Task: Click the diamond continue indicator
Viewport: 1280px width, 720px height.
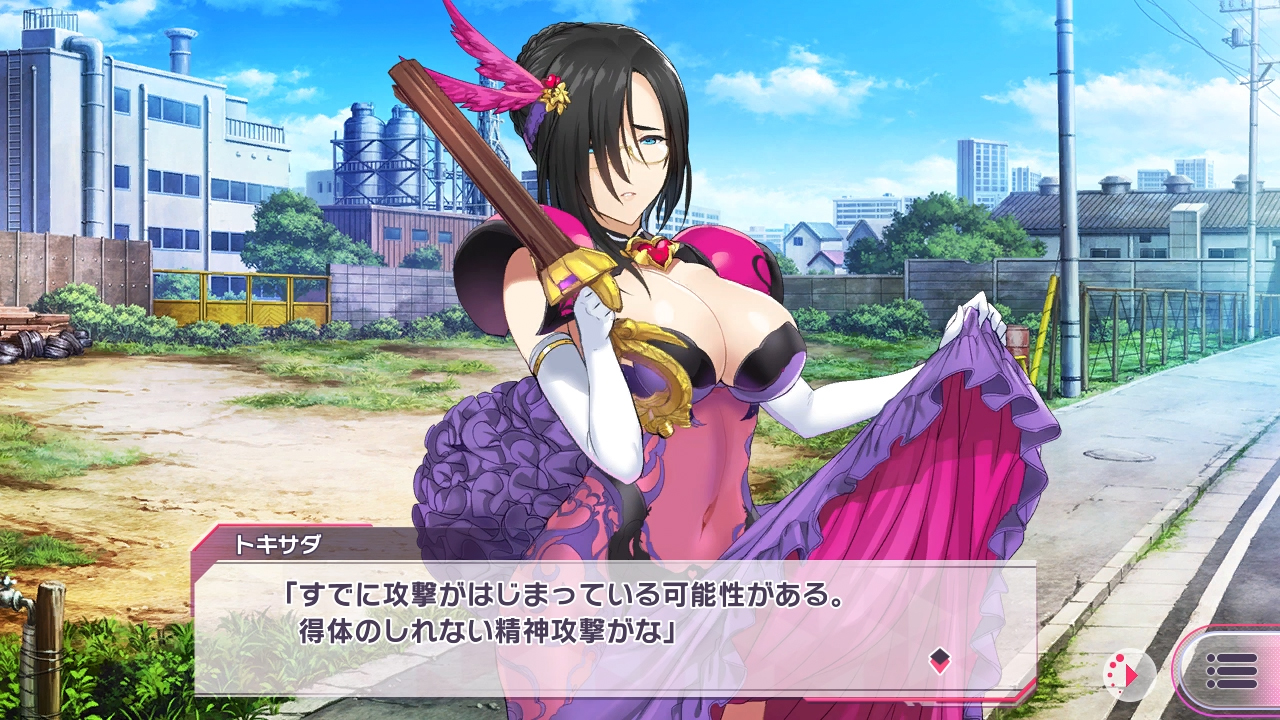Action: [x=939, y=659]
